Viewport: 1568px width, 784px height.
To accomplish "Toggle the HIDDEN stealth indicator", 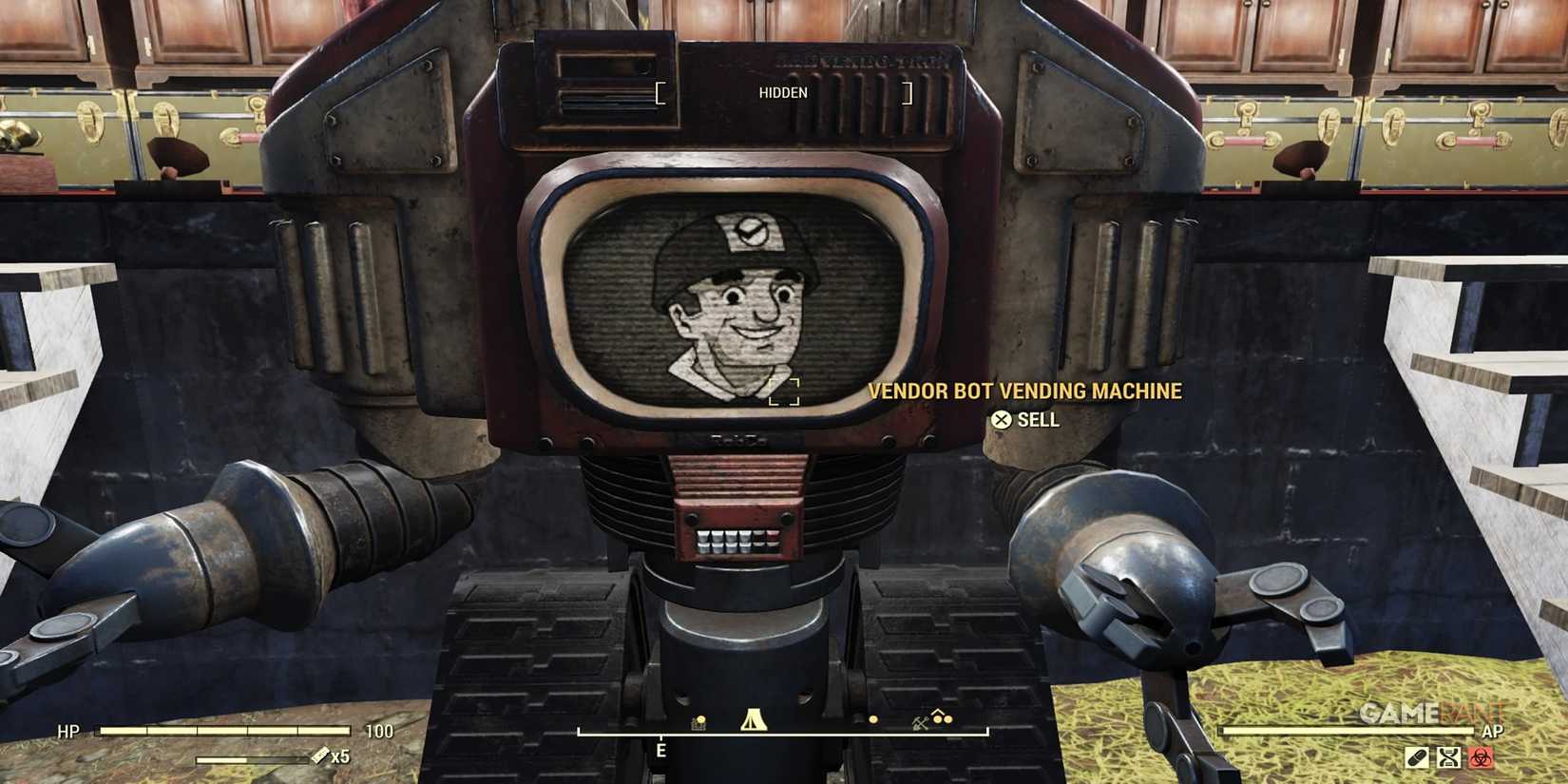I will click(x=783, y=92).
